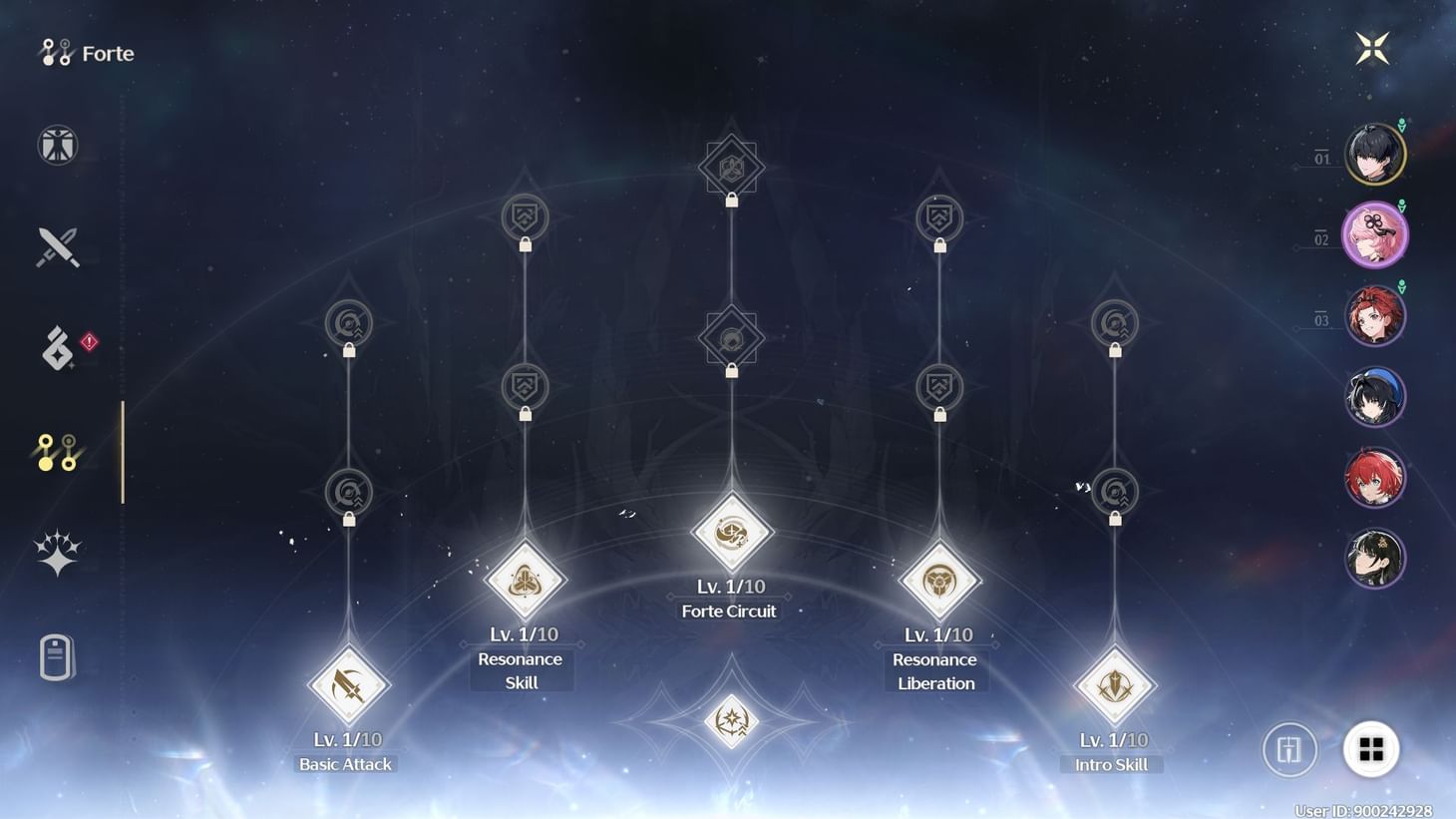Open the character Overview tab
The height and width of the screenshot is (819, 1456).
[x=56, y=145]
